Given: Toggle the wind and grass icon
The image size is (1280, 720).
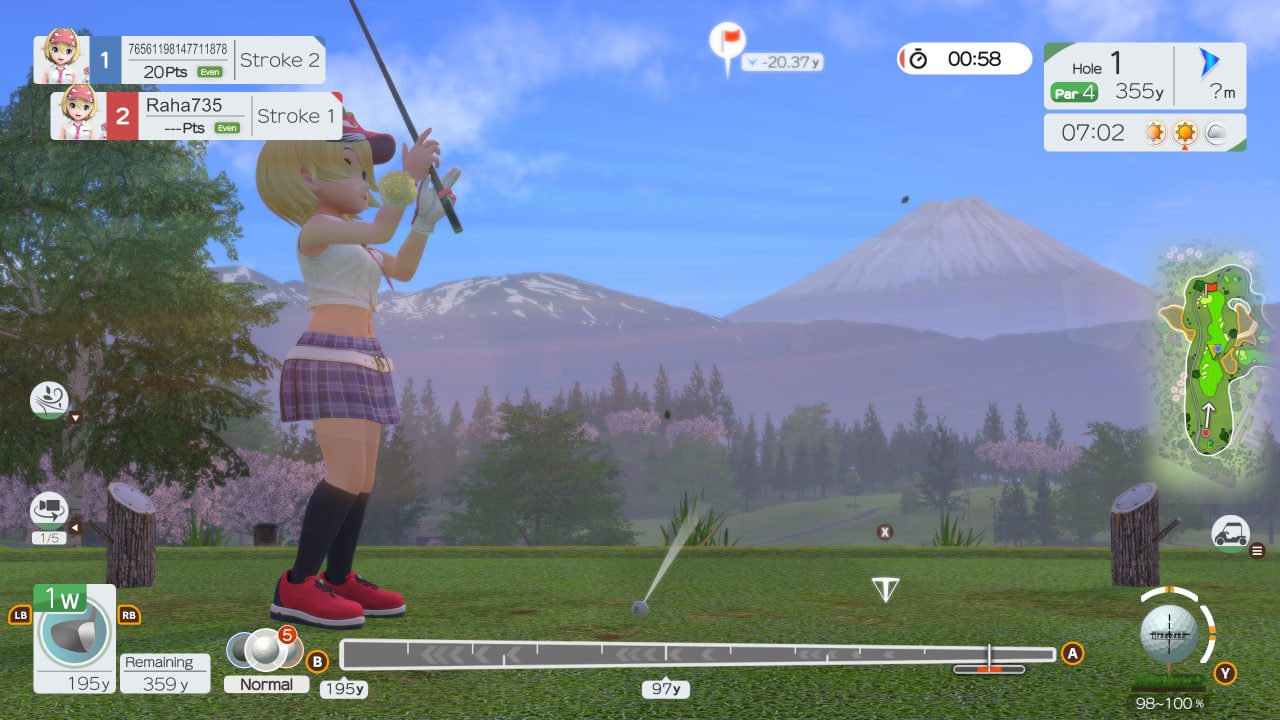Looking at the screenshot, I should (x=49, y=399).
